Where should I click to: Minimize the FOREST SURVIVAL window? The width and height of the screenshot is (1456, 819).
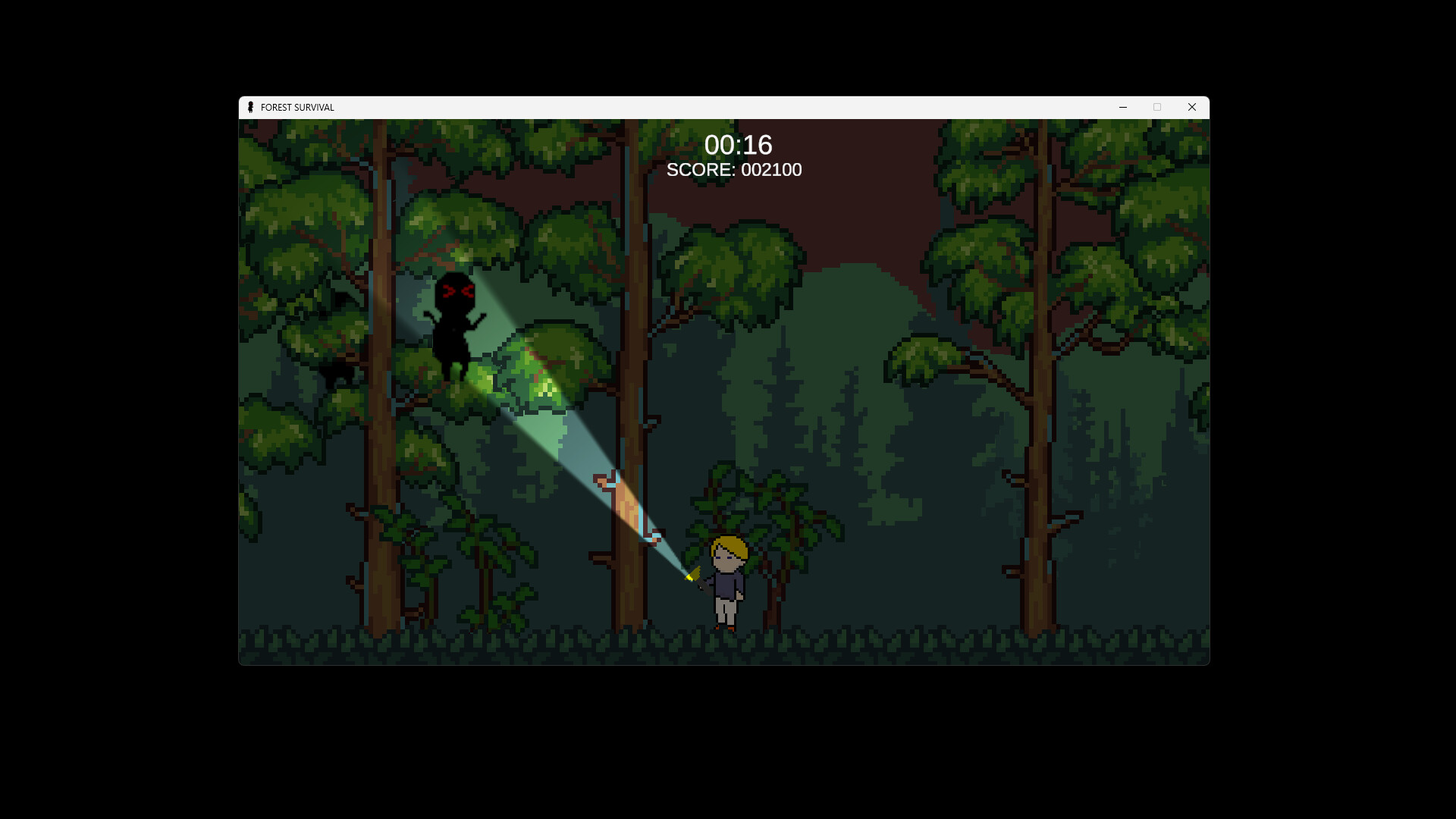click(1123, 107)
